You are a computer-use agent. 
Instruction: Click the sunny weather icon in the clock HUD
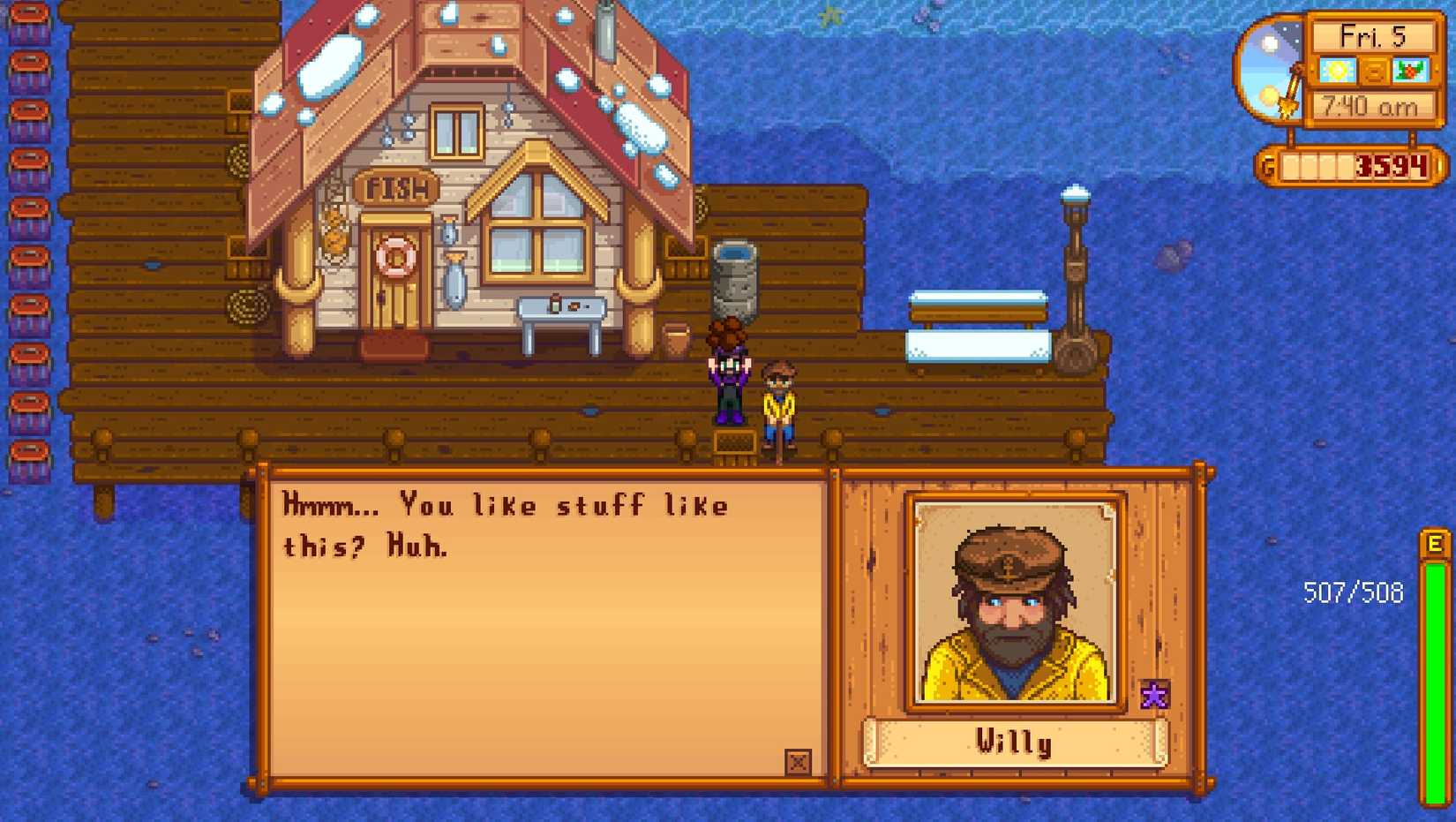coord(1340,69)
